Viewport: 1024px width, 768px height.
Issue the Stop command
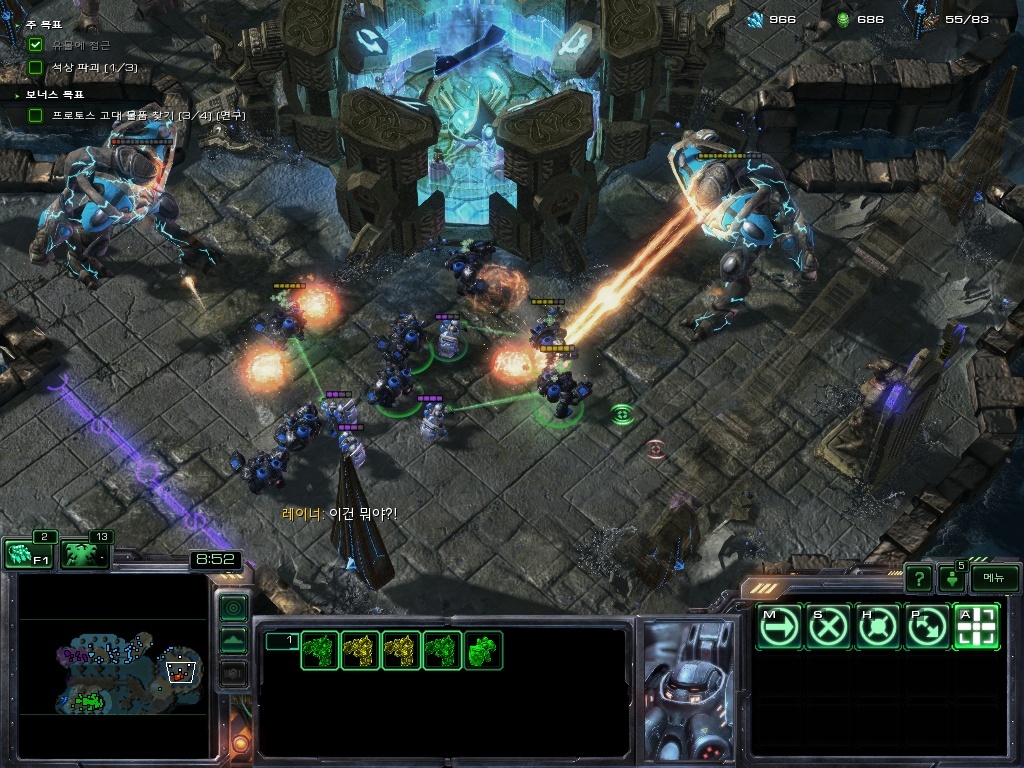pyautogui.click(x=829, y=627)
